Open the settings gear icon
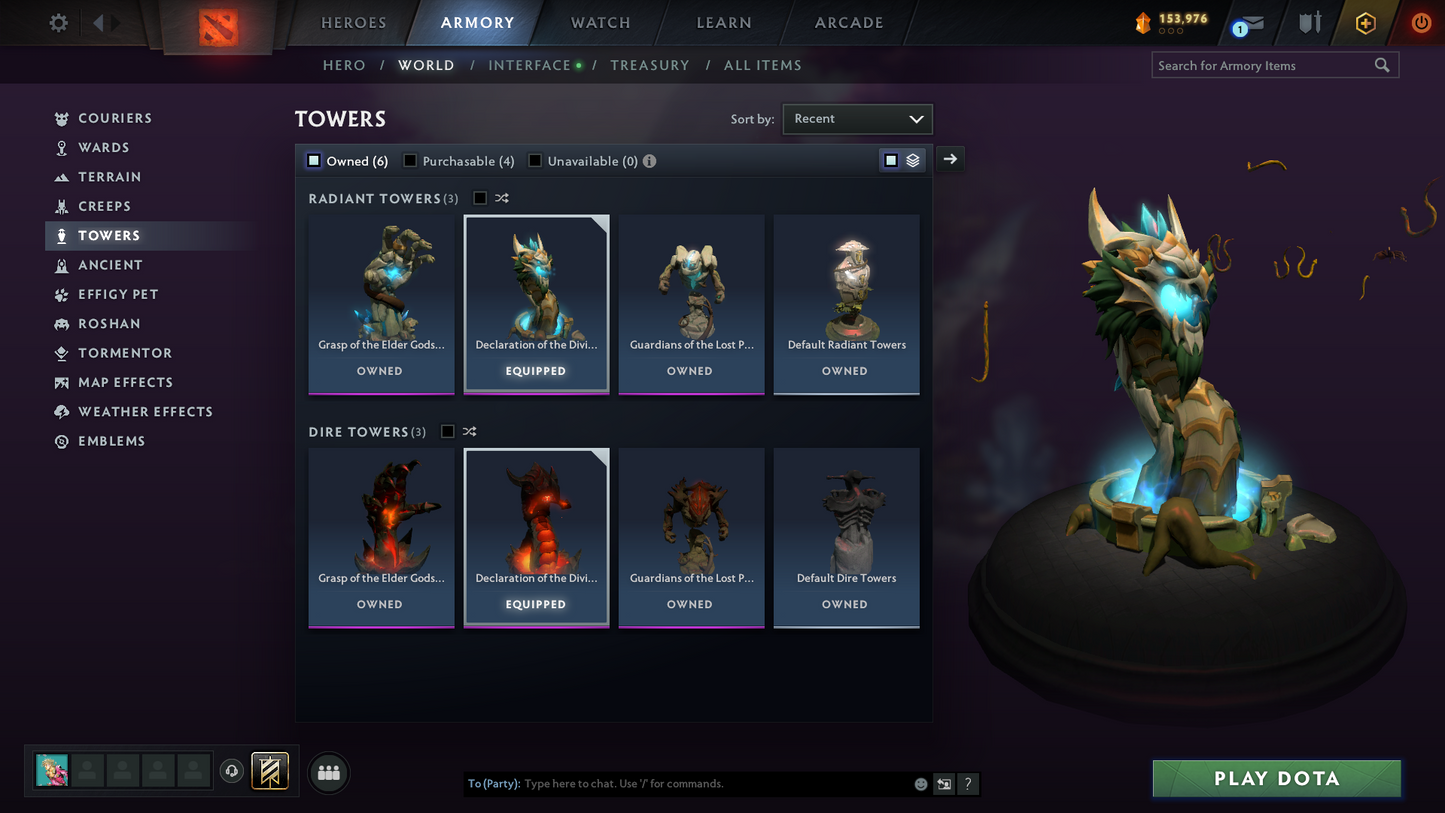1445x813 pixels. tap(57, 22)
